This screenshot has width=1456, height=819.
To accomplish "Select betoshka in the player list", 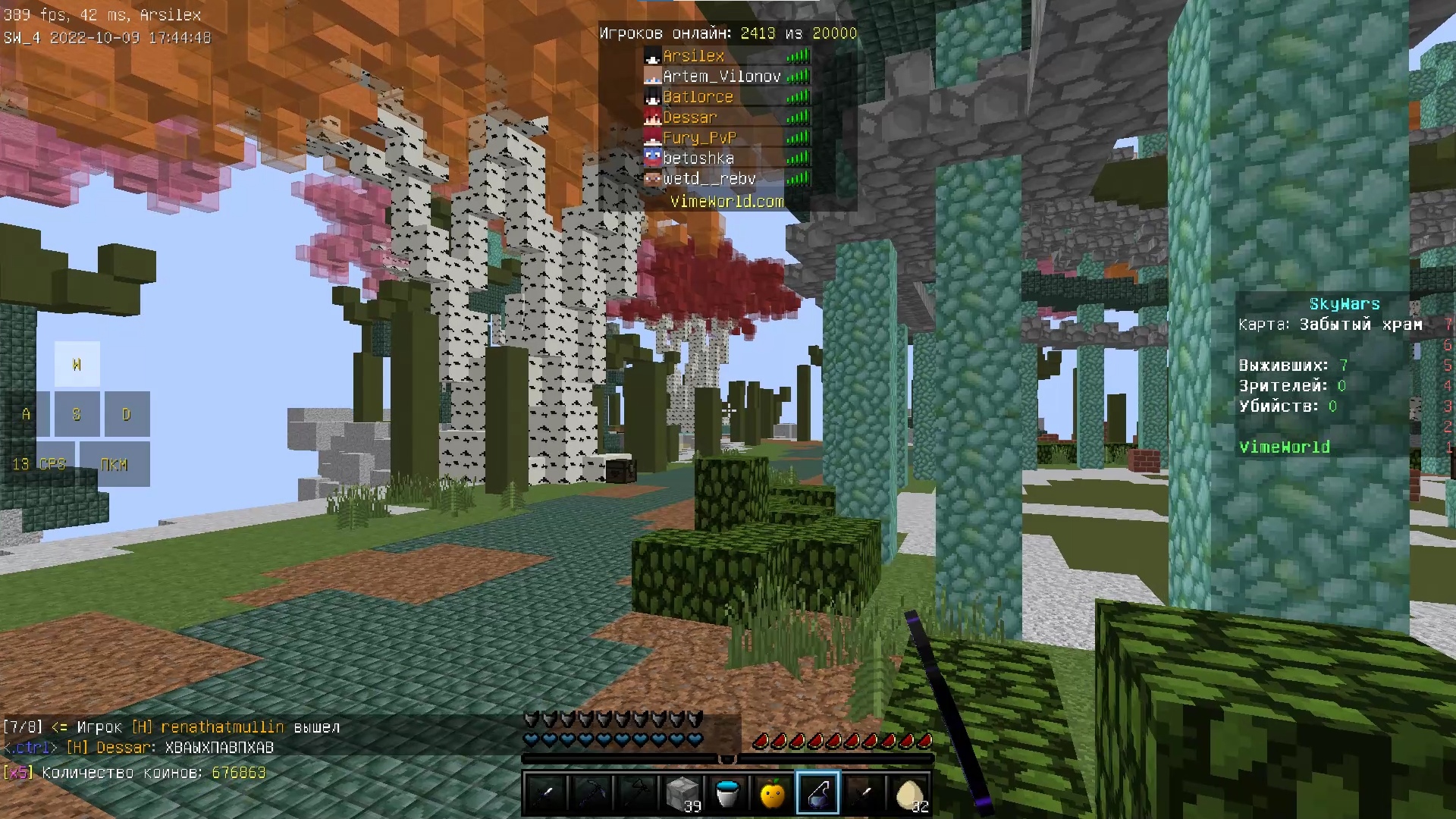I will pos(698,158).
